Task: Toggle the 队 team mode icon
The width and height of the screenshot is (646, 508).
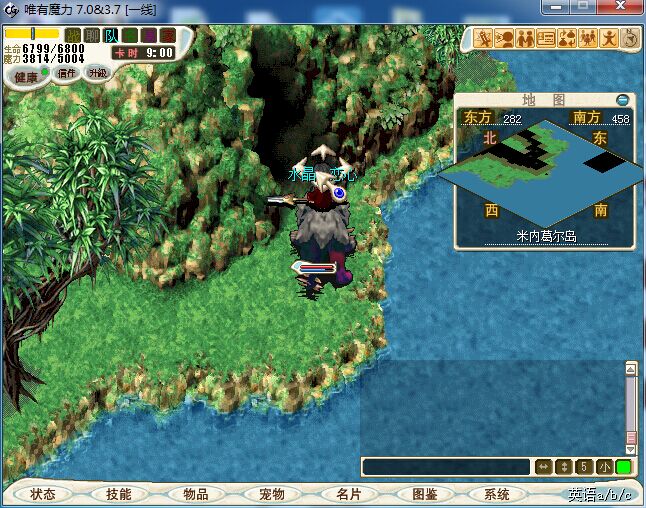Action: pyautogui.click(x=111, y=36)
